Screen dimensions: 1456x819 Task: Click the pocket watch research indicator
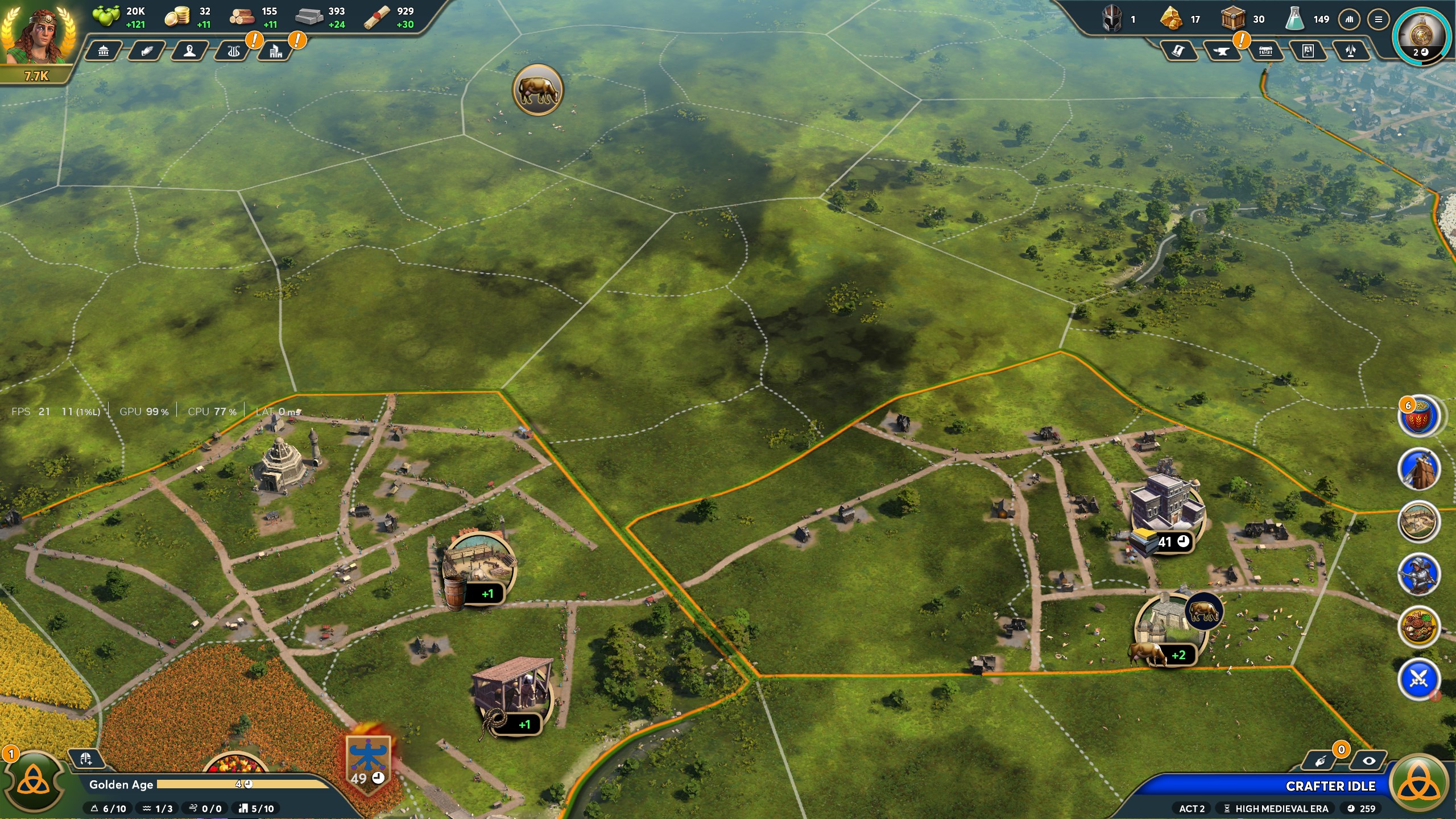[1420, 35]
